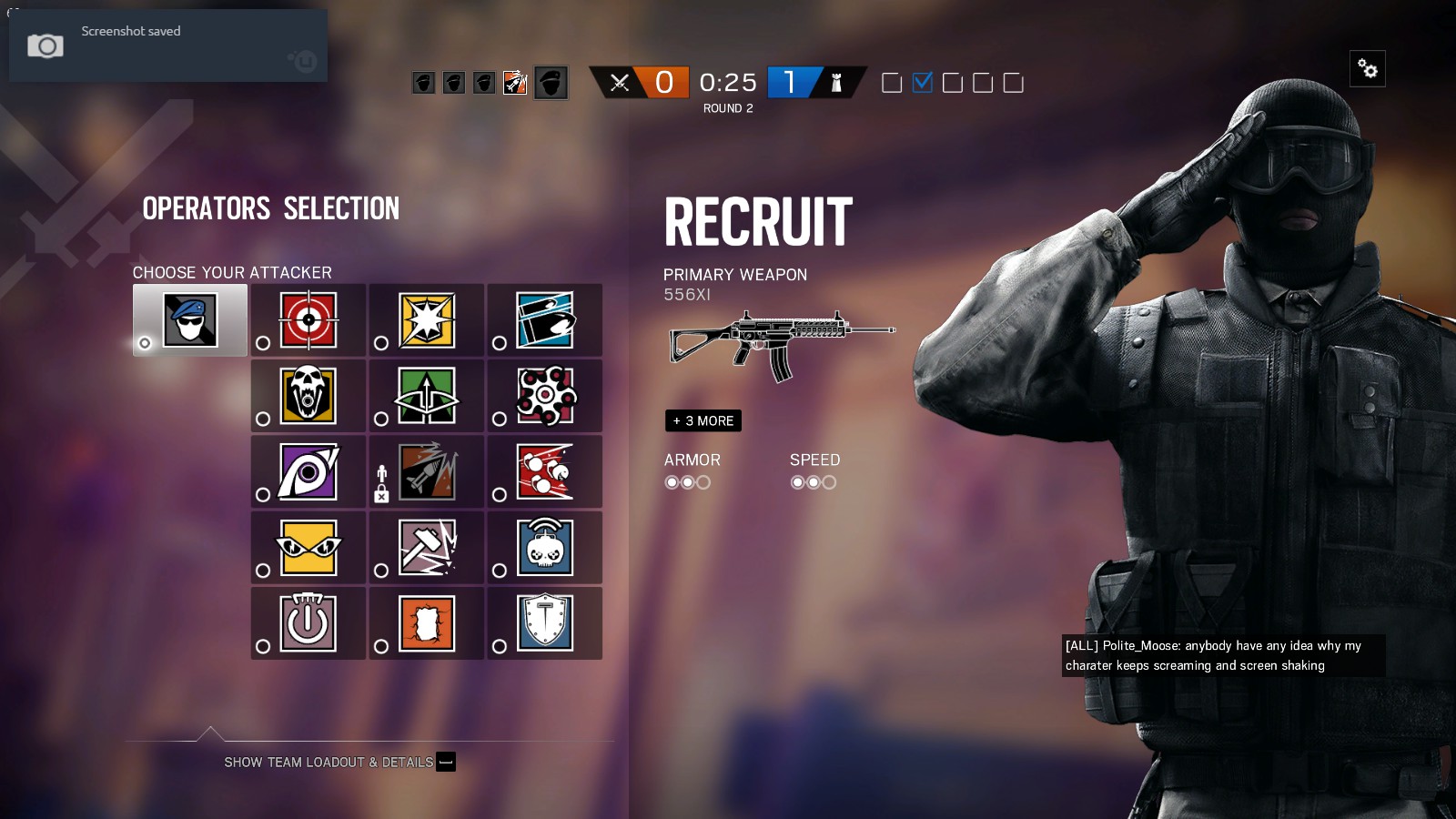Screen dimensions: 1456x819
Task: Dismiss the 'Screenshot saved' notification
Action: pyautogui.click(x=167, y=45)
